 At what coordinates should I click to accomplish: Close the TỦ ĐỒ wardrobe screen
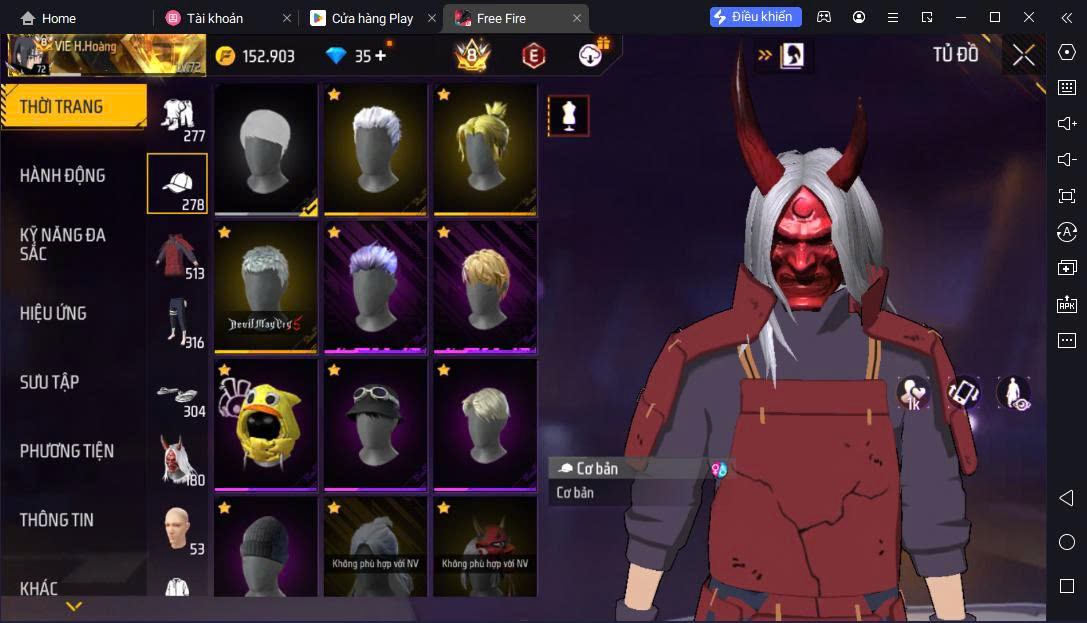[1023, 55]
